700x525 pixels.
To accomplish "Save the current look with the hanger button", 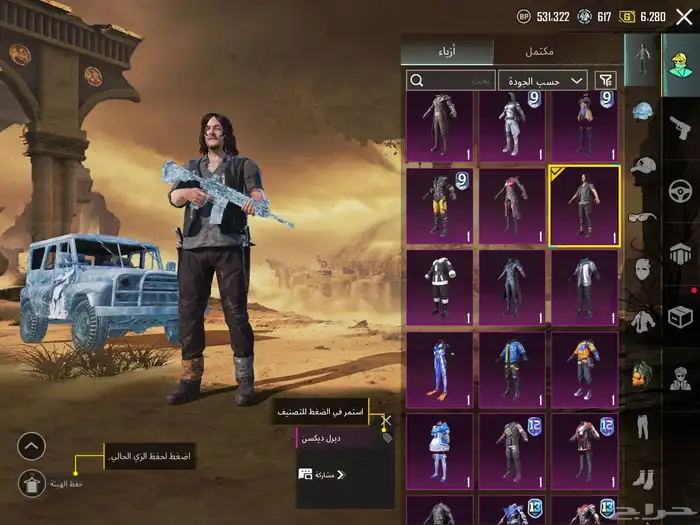I will click(x=32, y=483).
